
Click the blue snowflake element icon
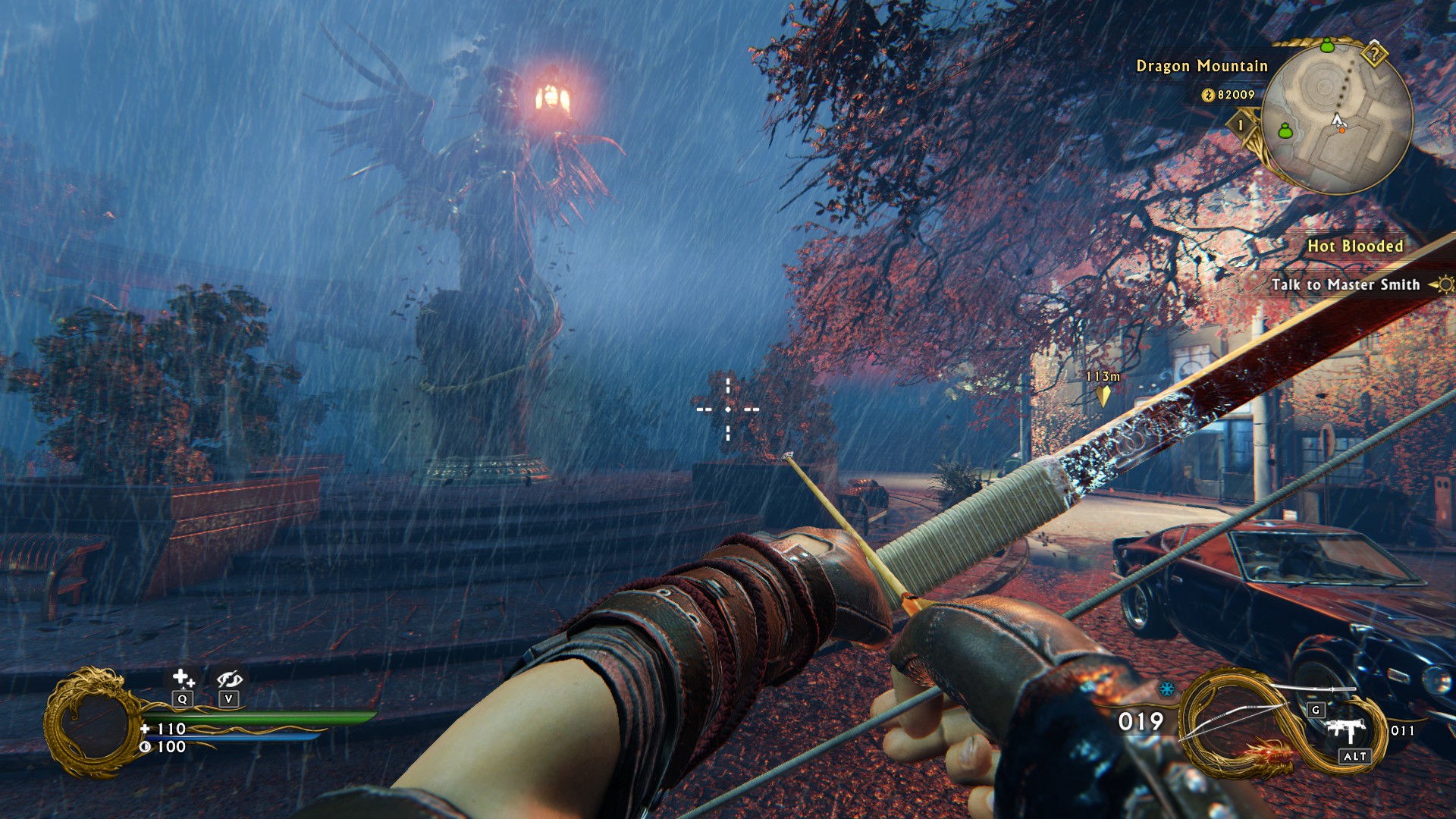pos(1167,689)
